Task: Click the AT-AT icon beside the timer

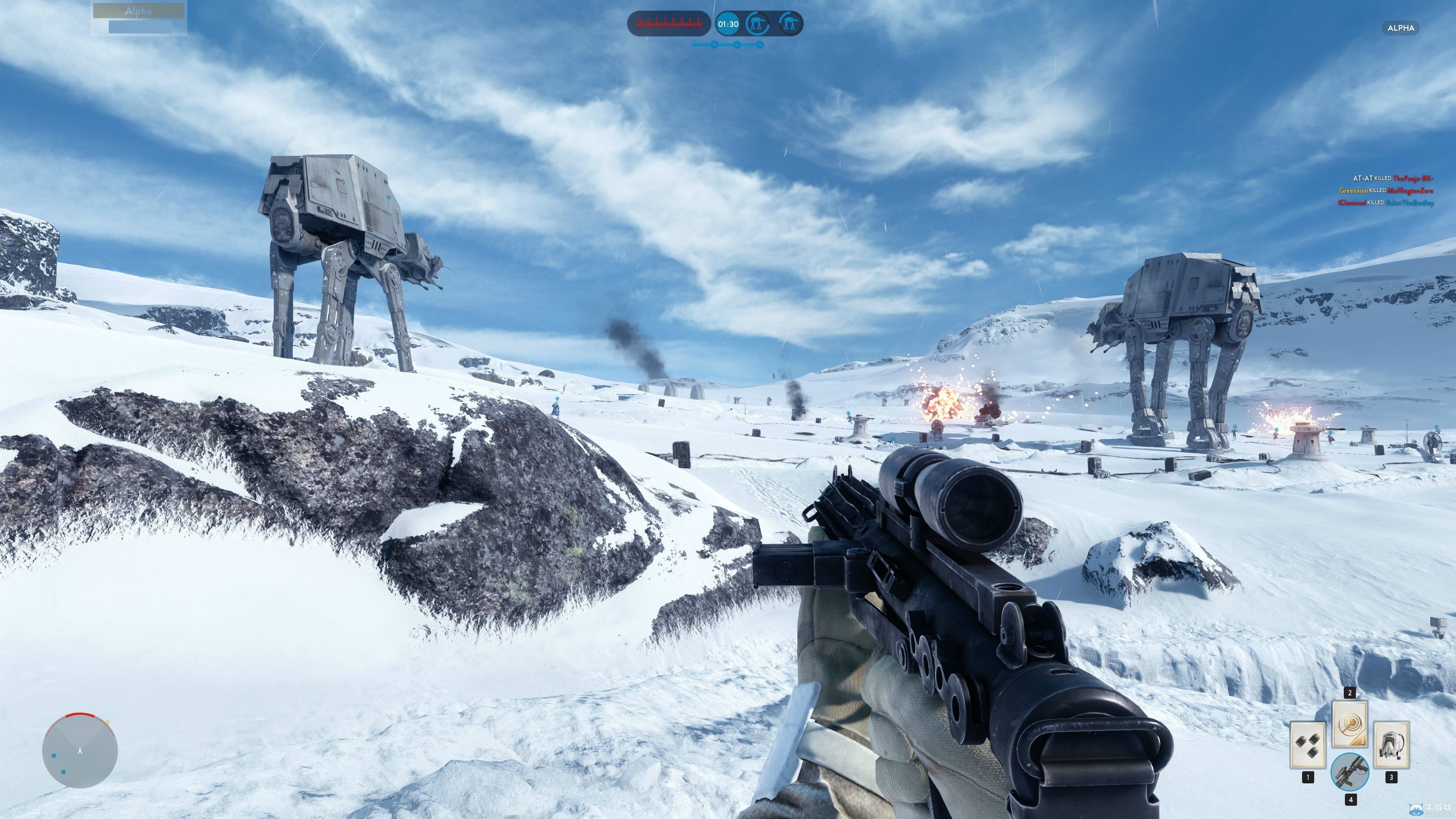Action: click(758, 24)
